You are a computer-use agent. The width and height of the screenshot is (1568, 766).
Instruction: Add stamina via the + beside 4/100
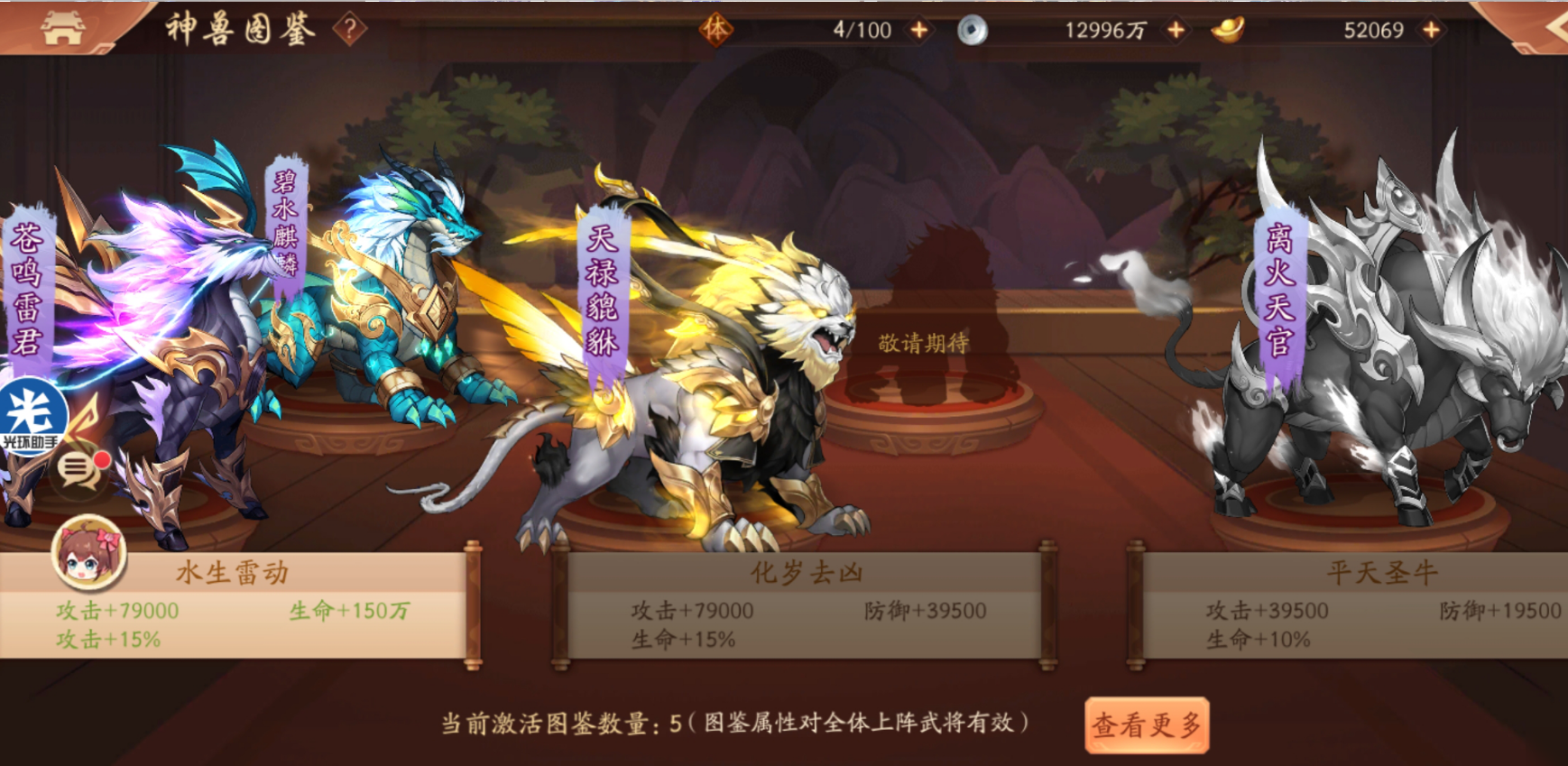919,30
